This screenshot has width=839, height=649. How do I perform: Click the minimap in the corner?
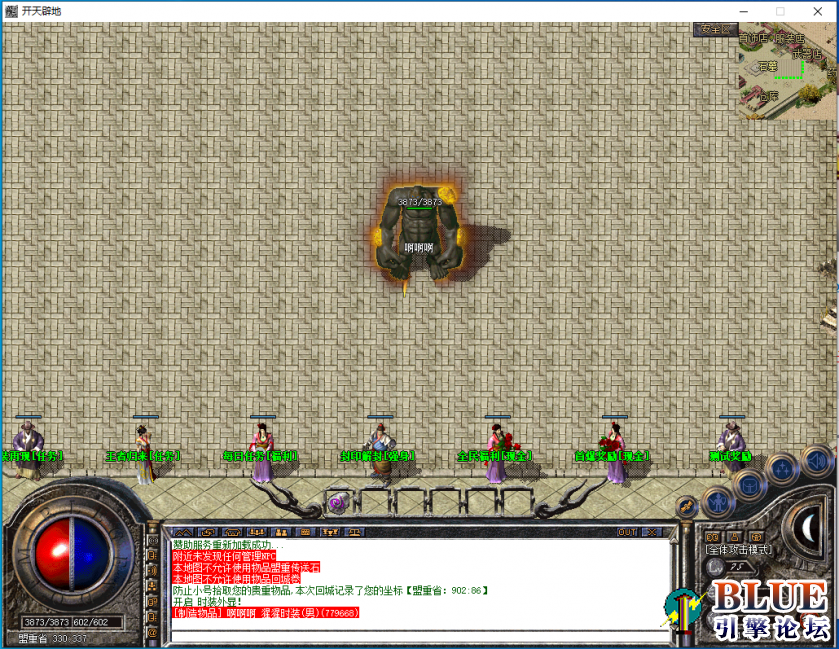click(x=787, y=70)
